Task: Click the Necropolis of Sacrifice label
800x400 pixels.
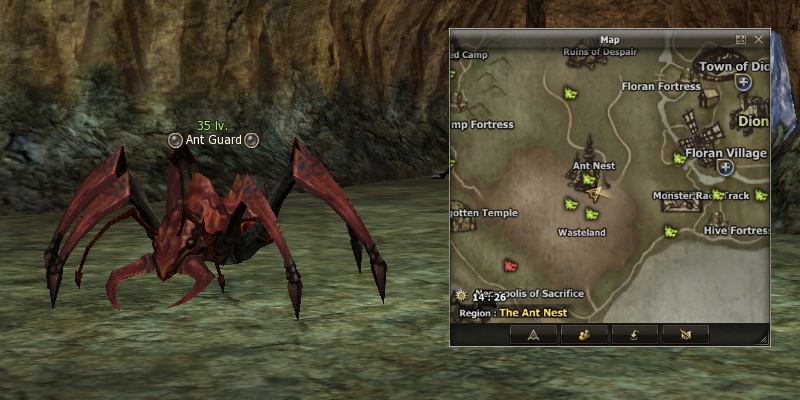Action: [531, 294]
